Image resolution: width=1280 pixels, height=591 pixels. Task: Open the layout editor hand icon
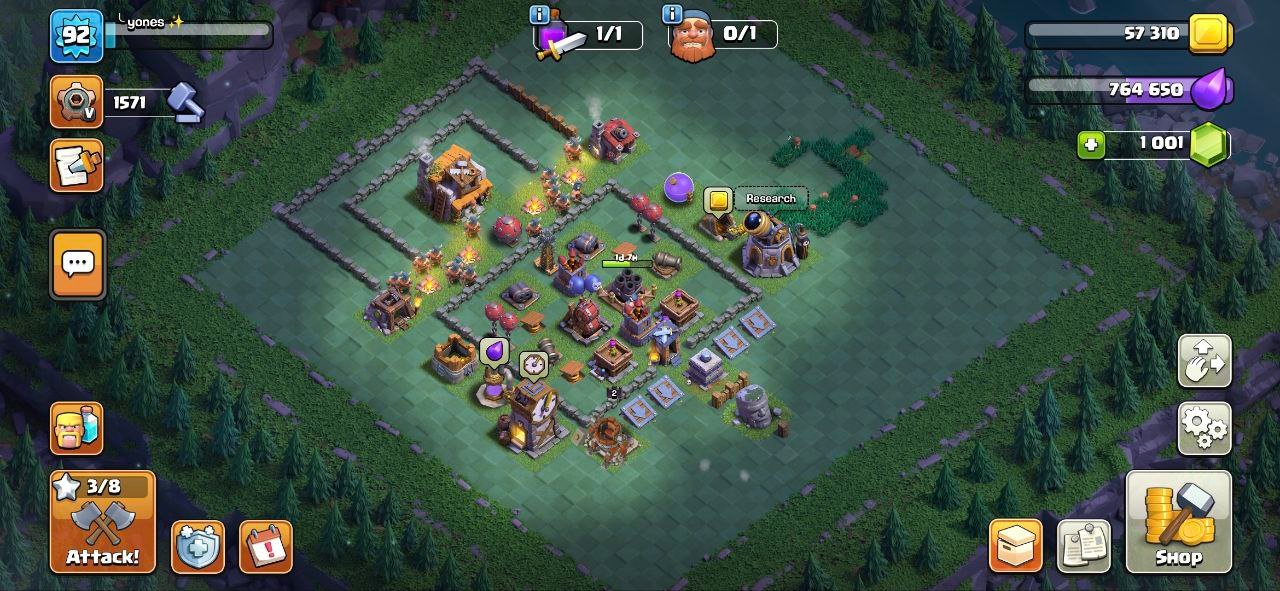[x=1204, y=361]
